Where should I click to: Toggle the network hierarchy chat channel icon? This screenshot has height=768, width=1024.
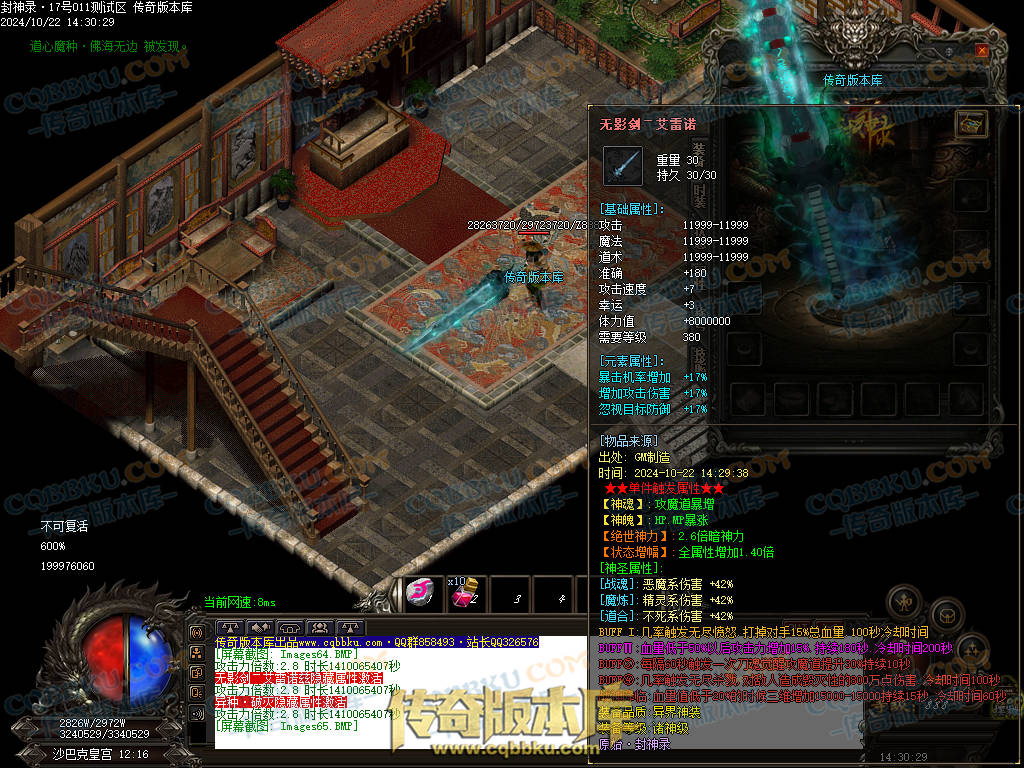pyautogui.click(x=196, y=653)
